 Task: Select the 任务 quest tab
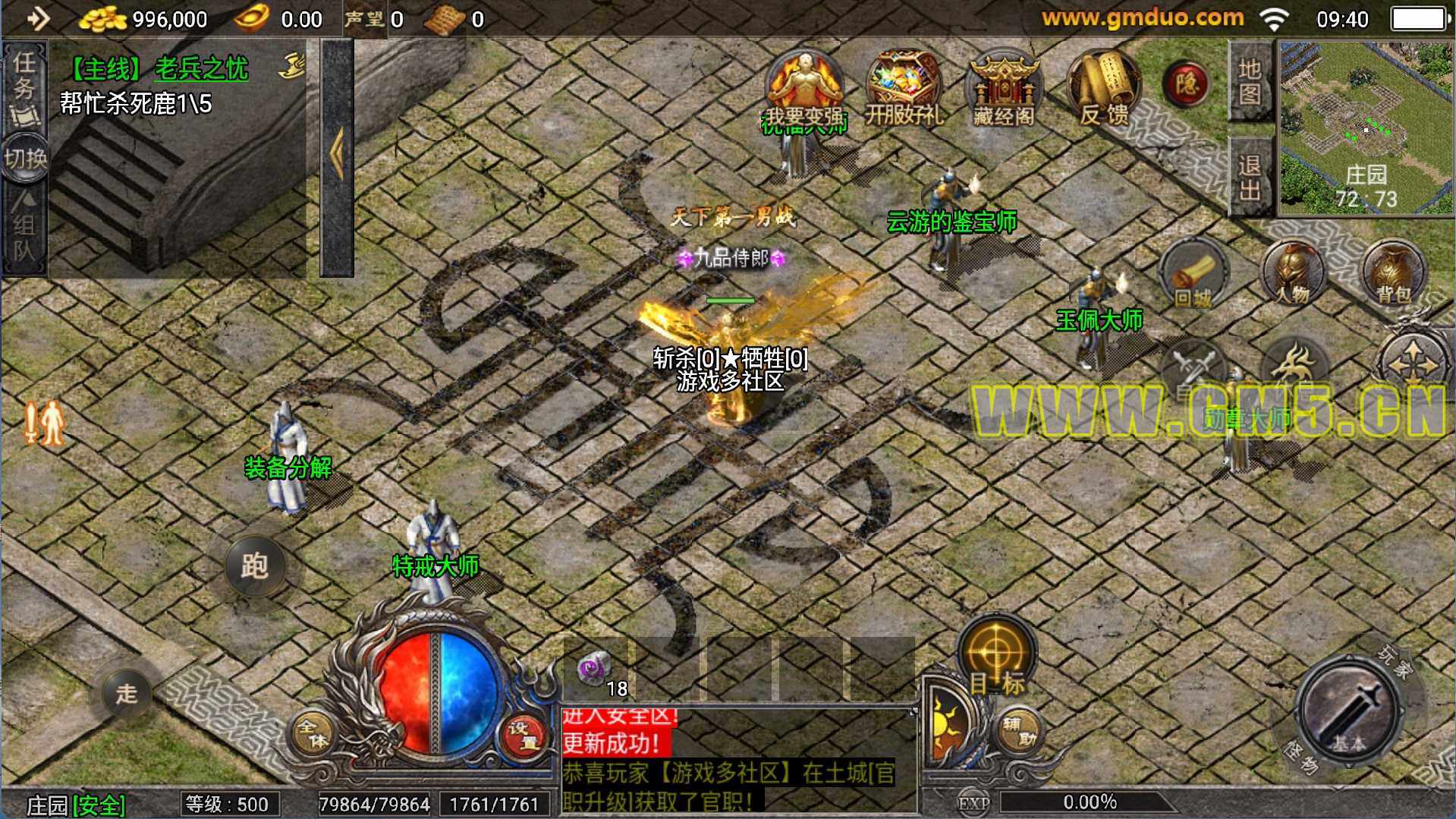point(24,82)
